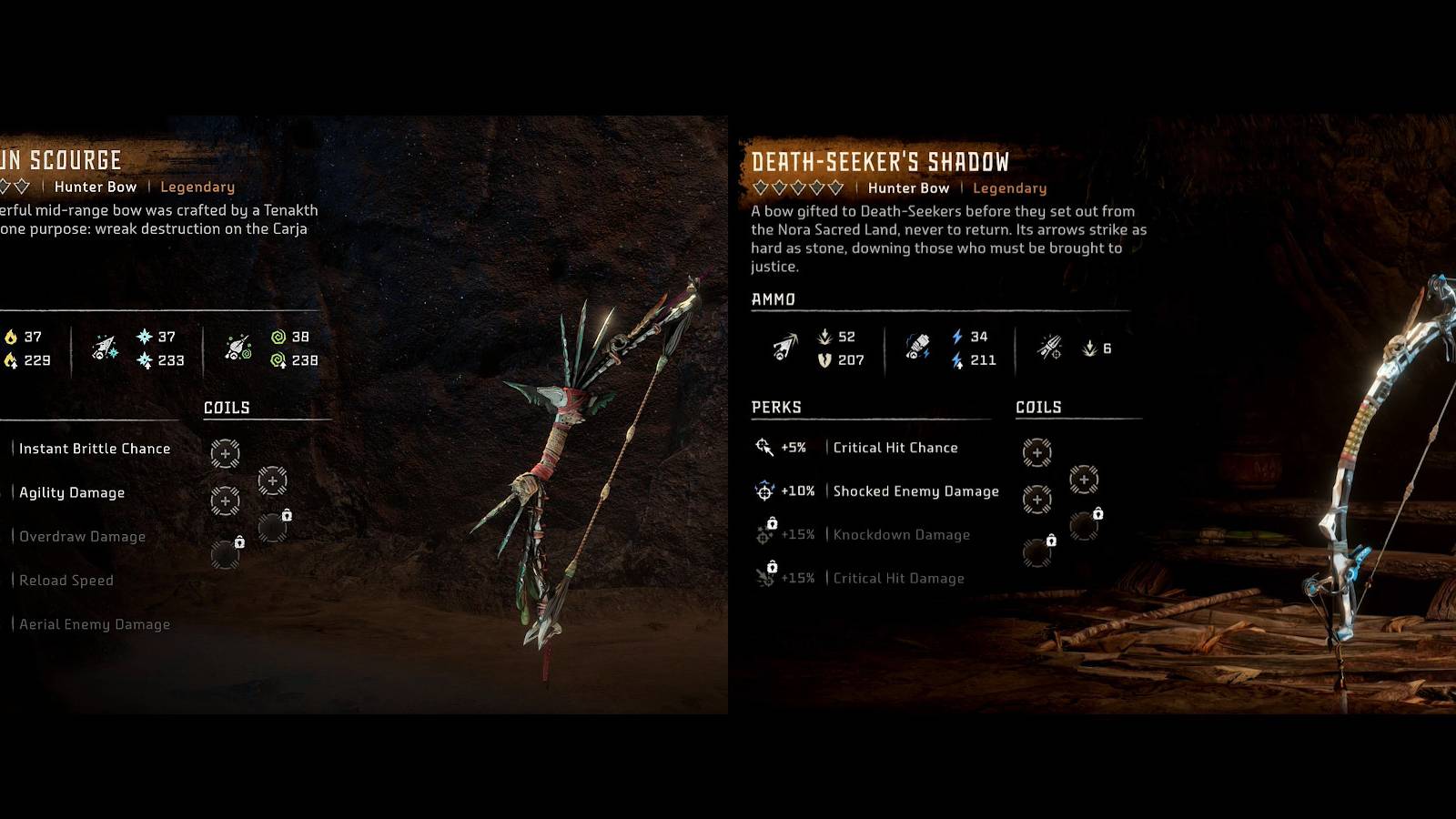Open the first empty coil socket on Death-Seeker's Shadow
The width and height of the screenshot is (1456, 819).
coord(1037,452)
